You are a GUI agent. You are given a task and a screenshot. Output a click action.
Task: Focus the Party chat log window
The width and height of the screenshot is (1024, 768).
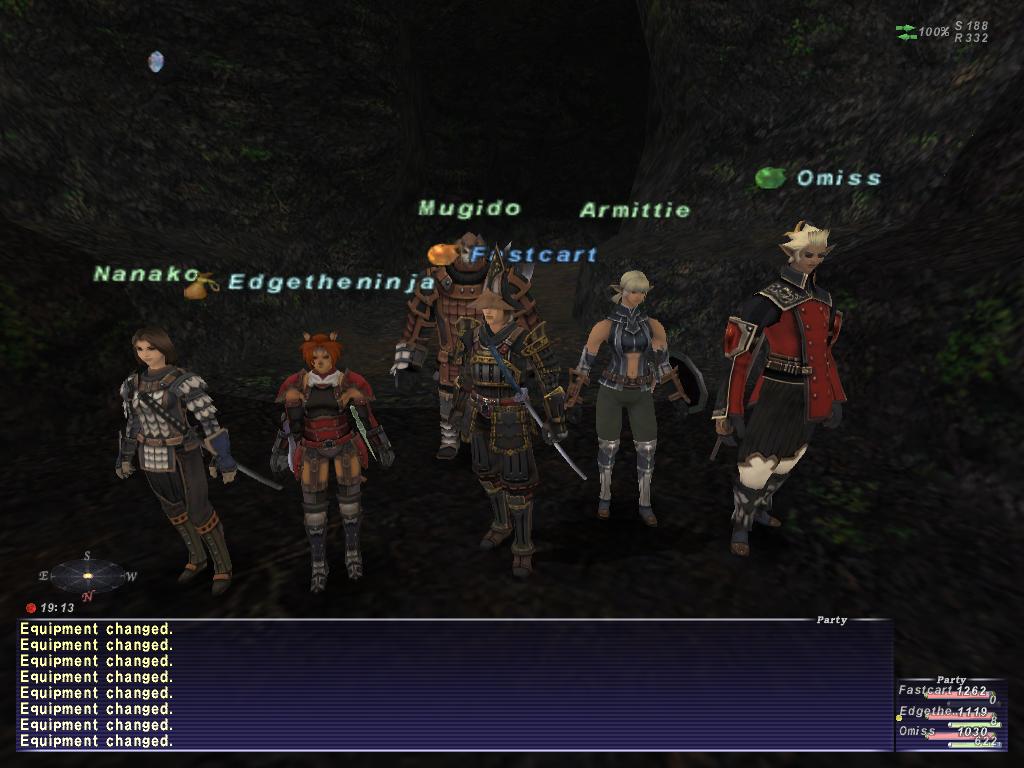pos(455,685)
